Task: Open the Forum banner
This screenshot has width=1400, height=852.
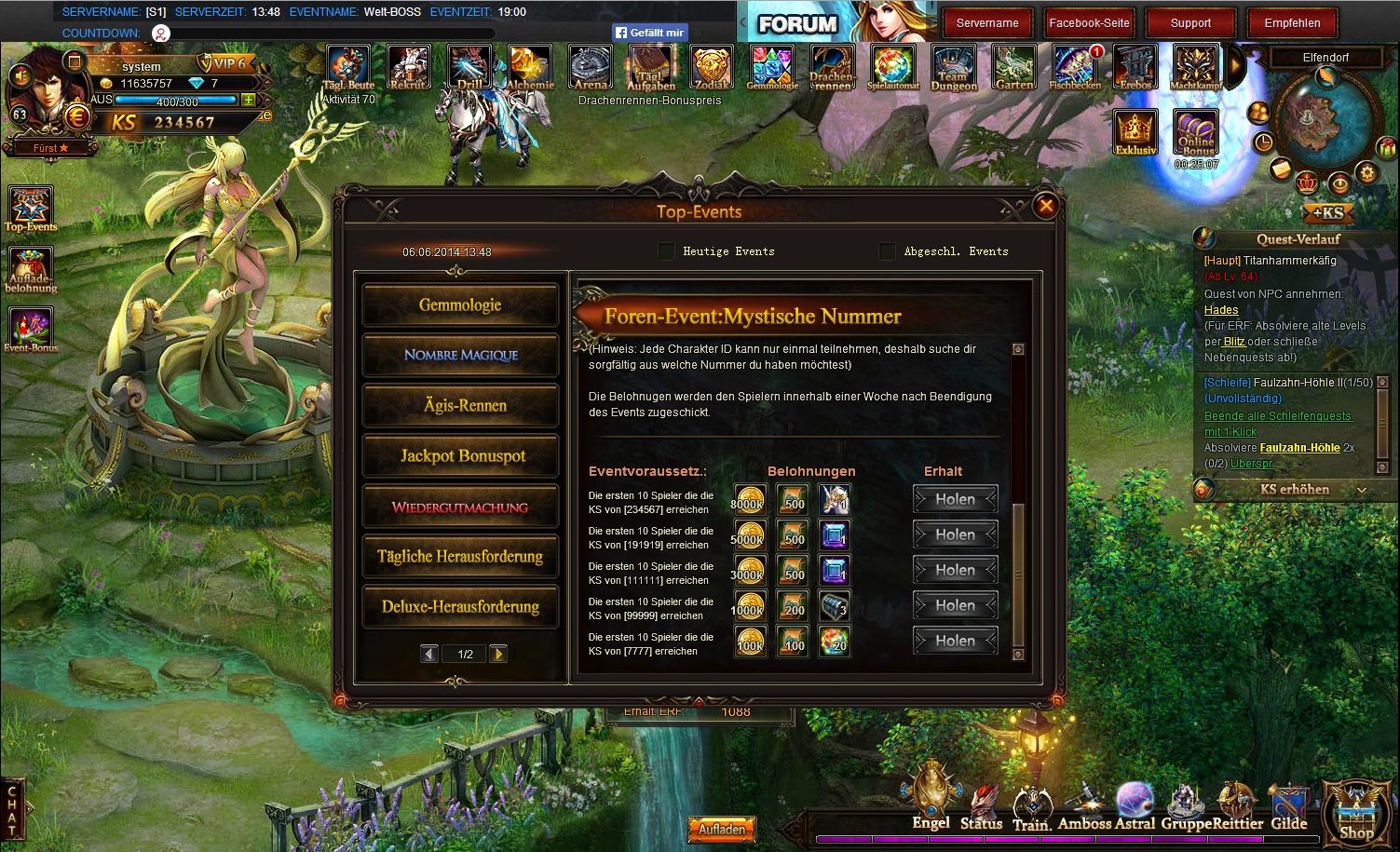Action: (x=798, y=24)
